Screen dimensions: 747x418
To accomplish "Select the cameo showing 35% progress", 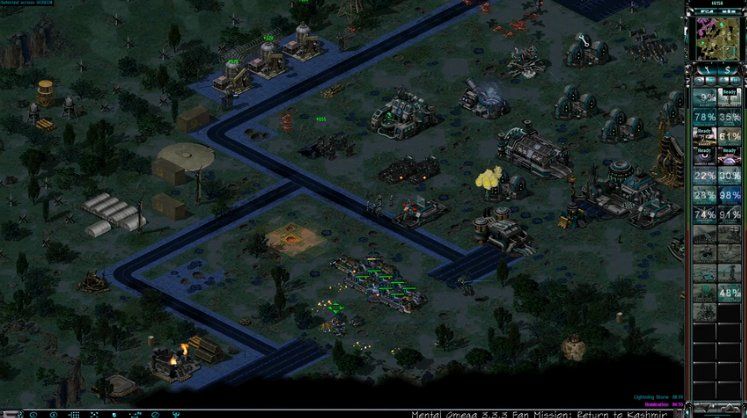I will tap(730, 116).
